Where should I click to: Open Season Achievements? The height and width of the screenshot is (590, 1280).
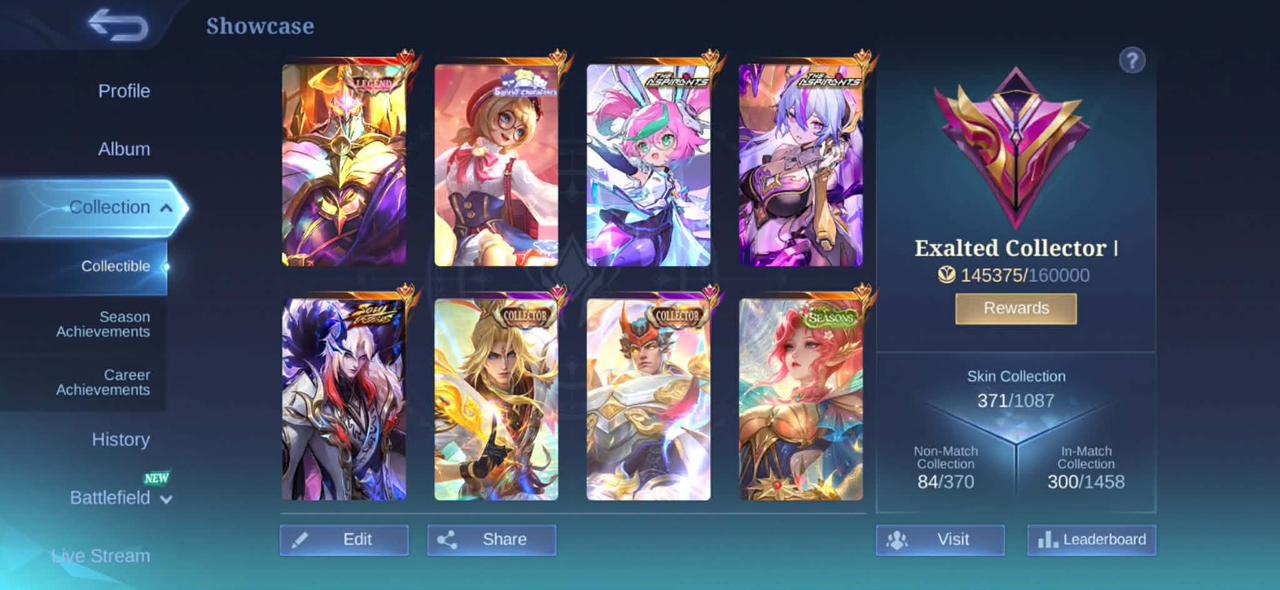(103, 324)
